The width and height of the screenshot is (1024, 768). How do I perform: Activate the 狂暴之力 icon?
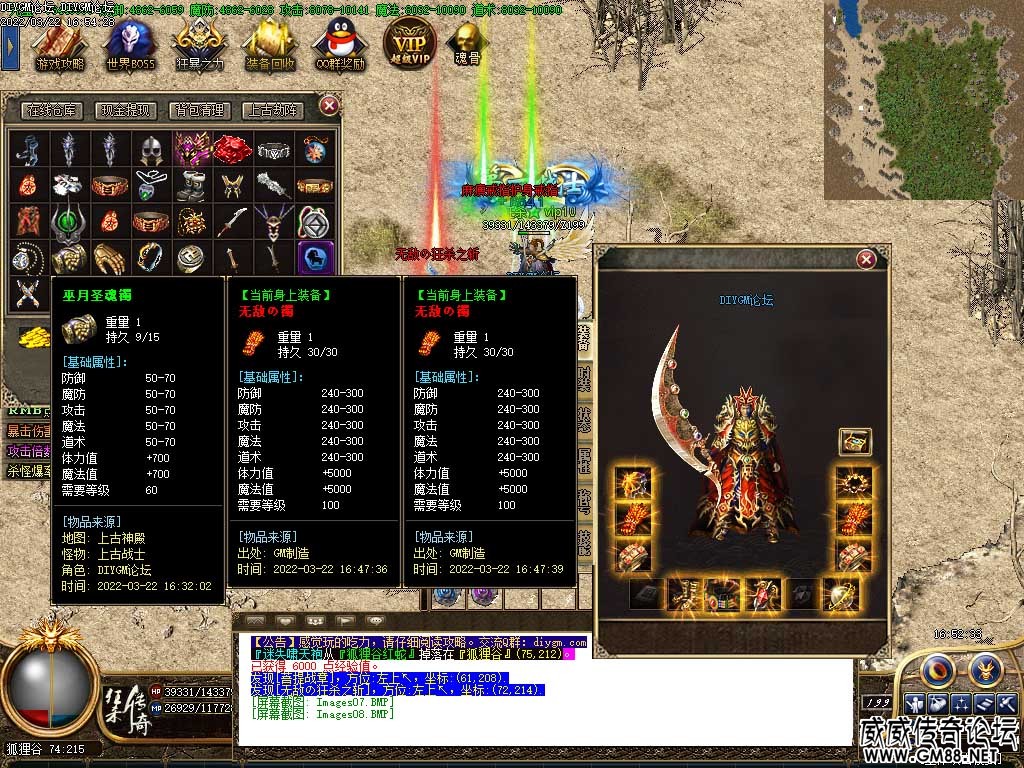pyautogui.click(x=200, y=44)
